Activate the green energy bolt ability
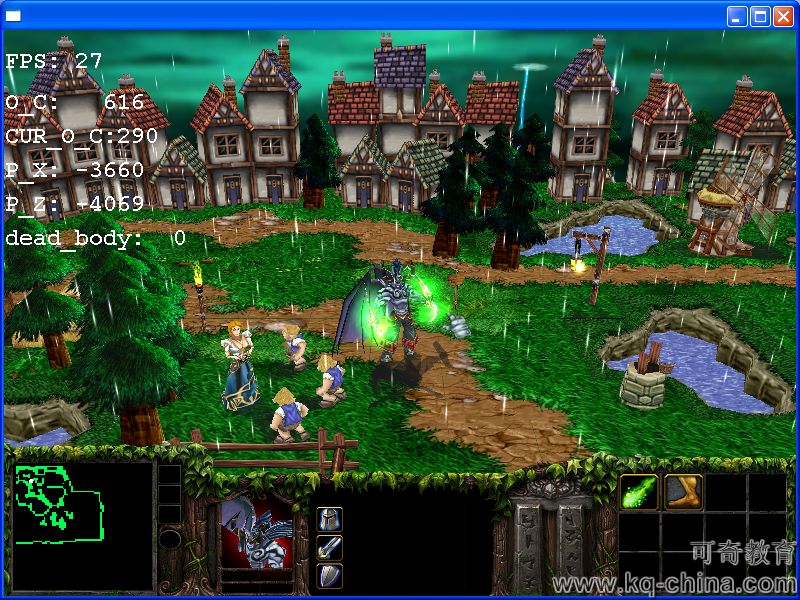This screenshot has height=600, width=800. point(639,492)
